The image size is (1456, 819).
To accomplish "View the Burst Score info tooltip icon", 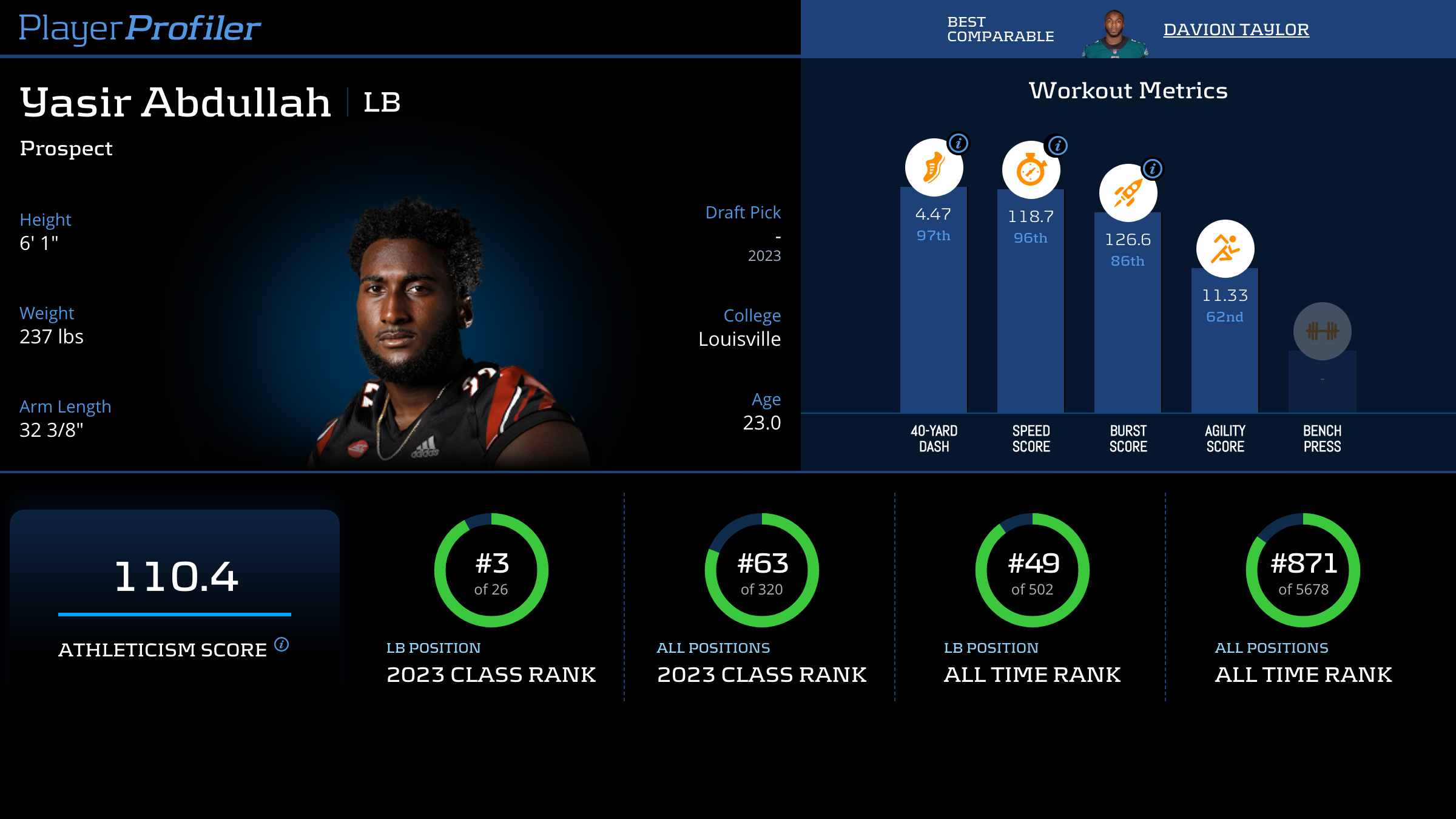I will pyautogui.click(x=1153, y=169).
